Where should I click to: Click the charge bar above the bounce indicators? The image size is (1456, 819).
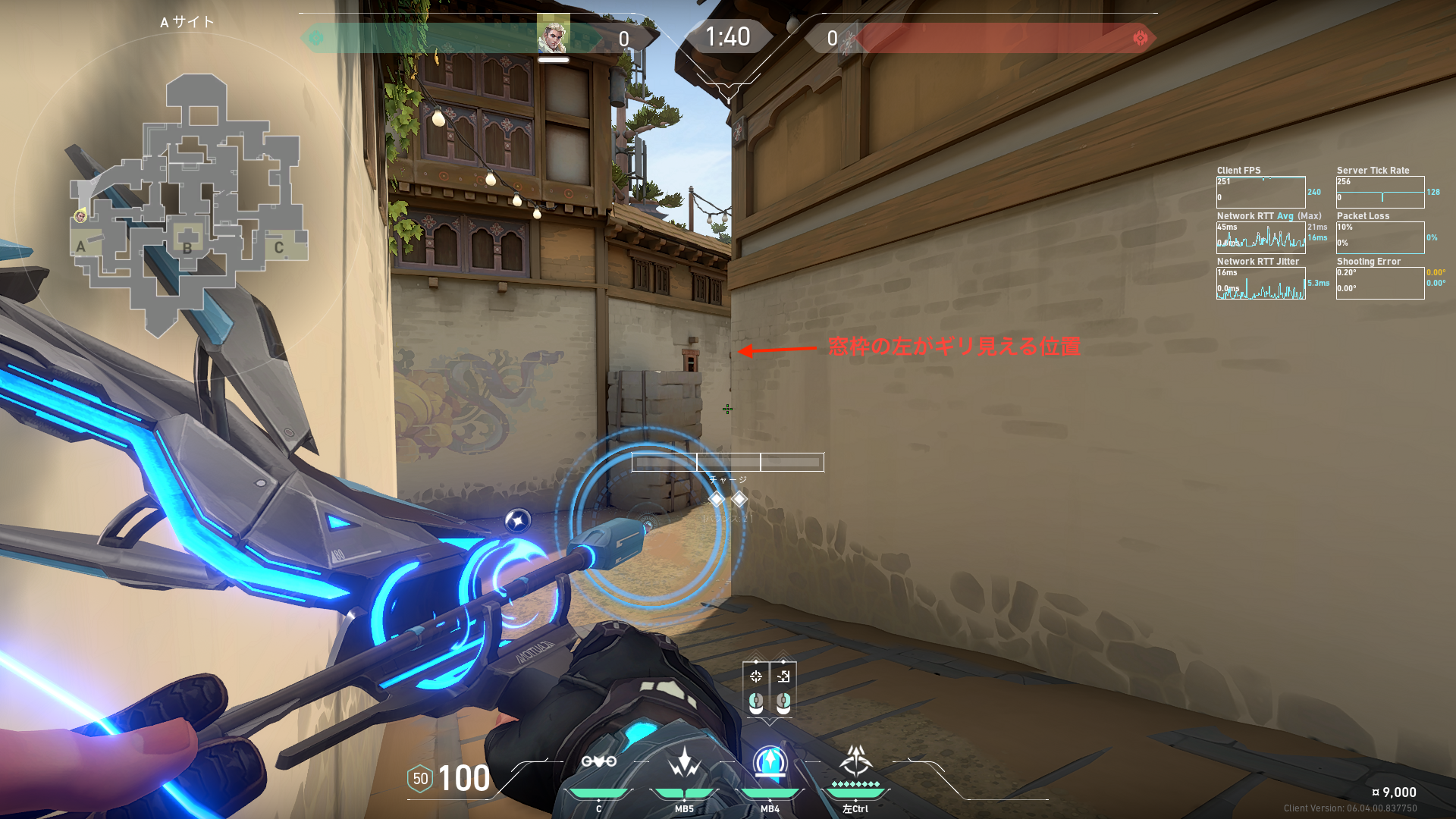point(728,462)
